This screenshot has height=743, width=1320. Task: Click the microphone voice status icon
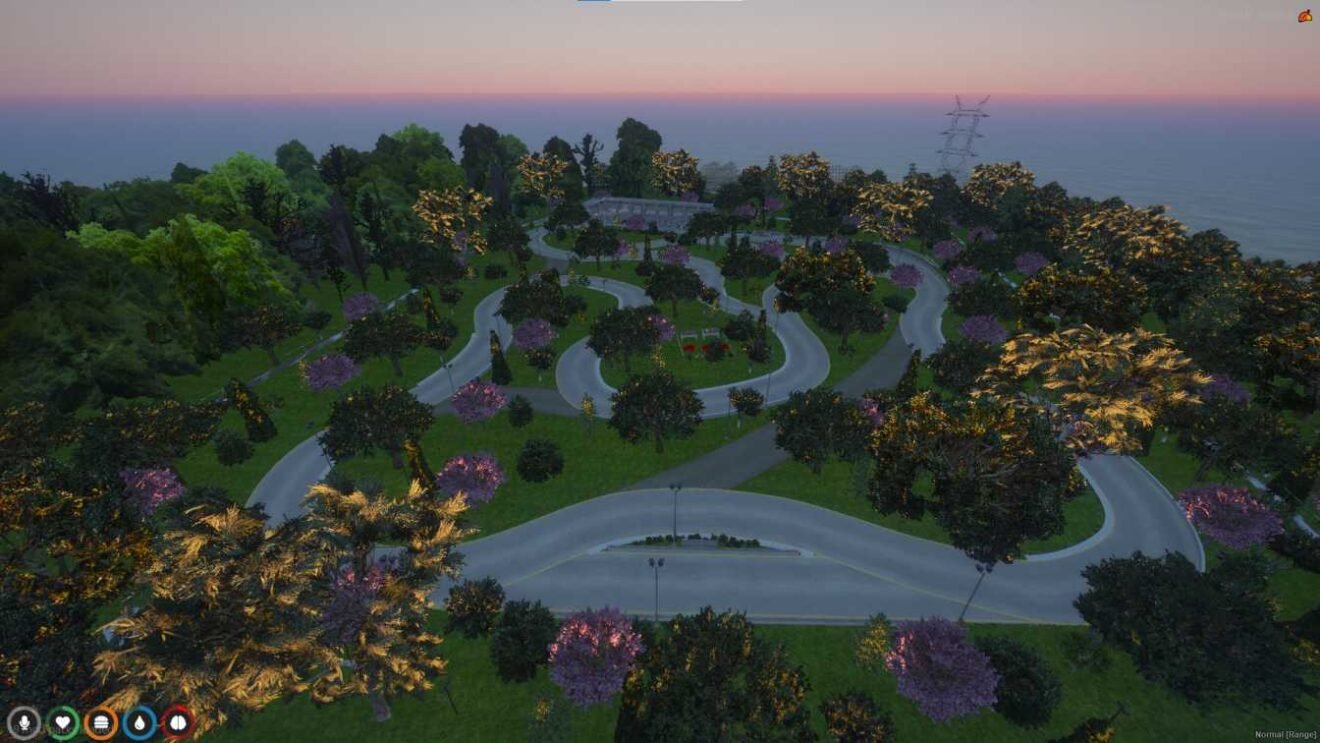(24, 722)
